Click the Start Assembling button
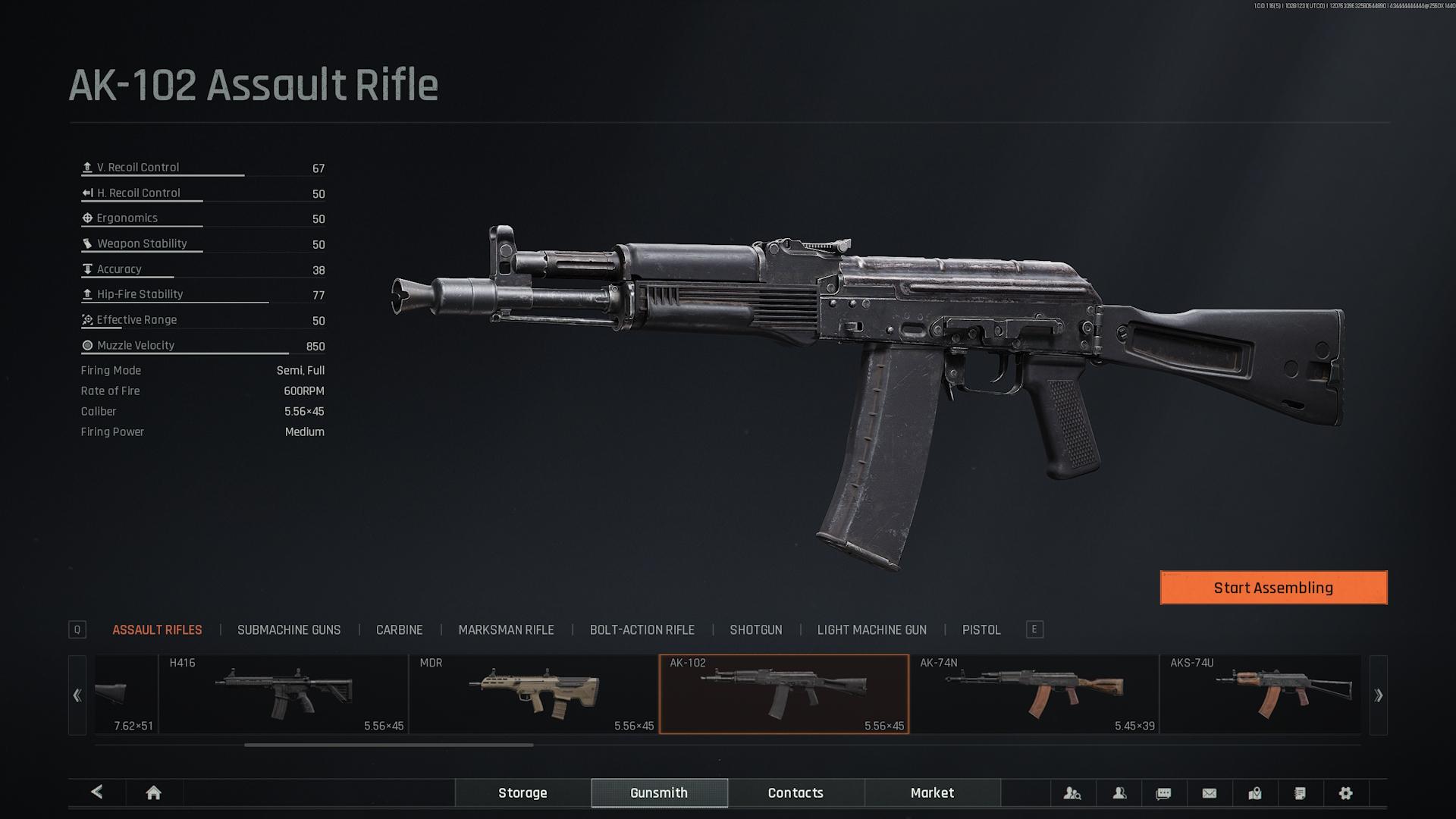The height and width of the screenshot is (819, 1456). pos(1273,588)
